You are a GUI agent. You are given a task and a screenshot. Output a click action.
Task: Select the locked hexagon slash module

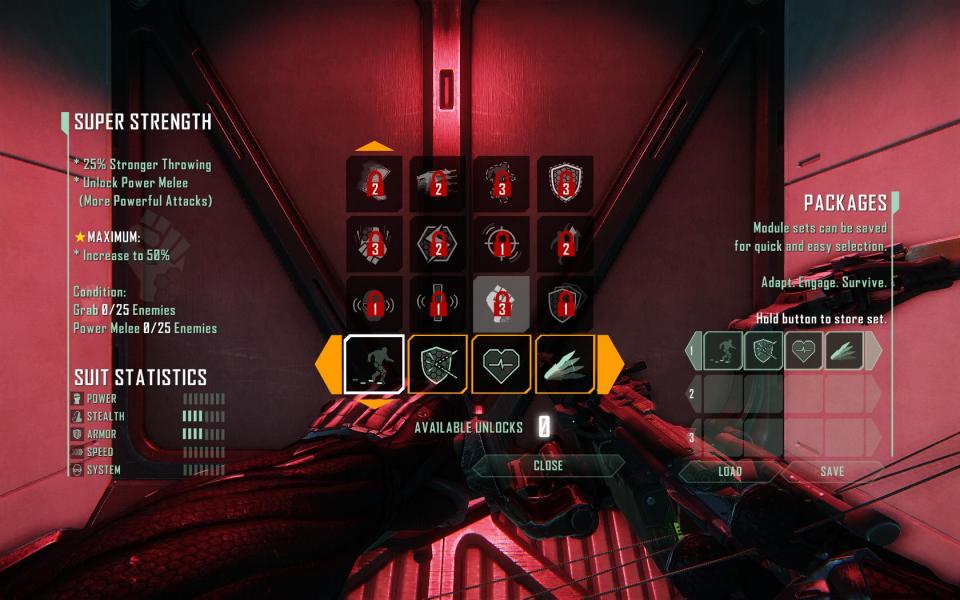point(438,244)
